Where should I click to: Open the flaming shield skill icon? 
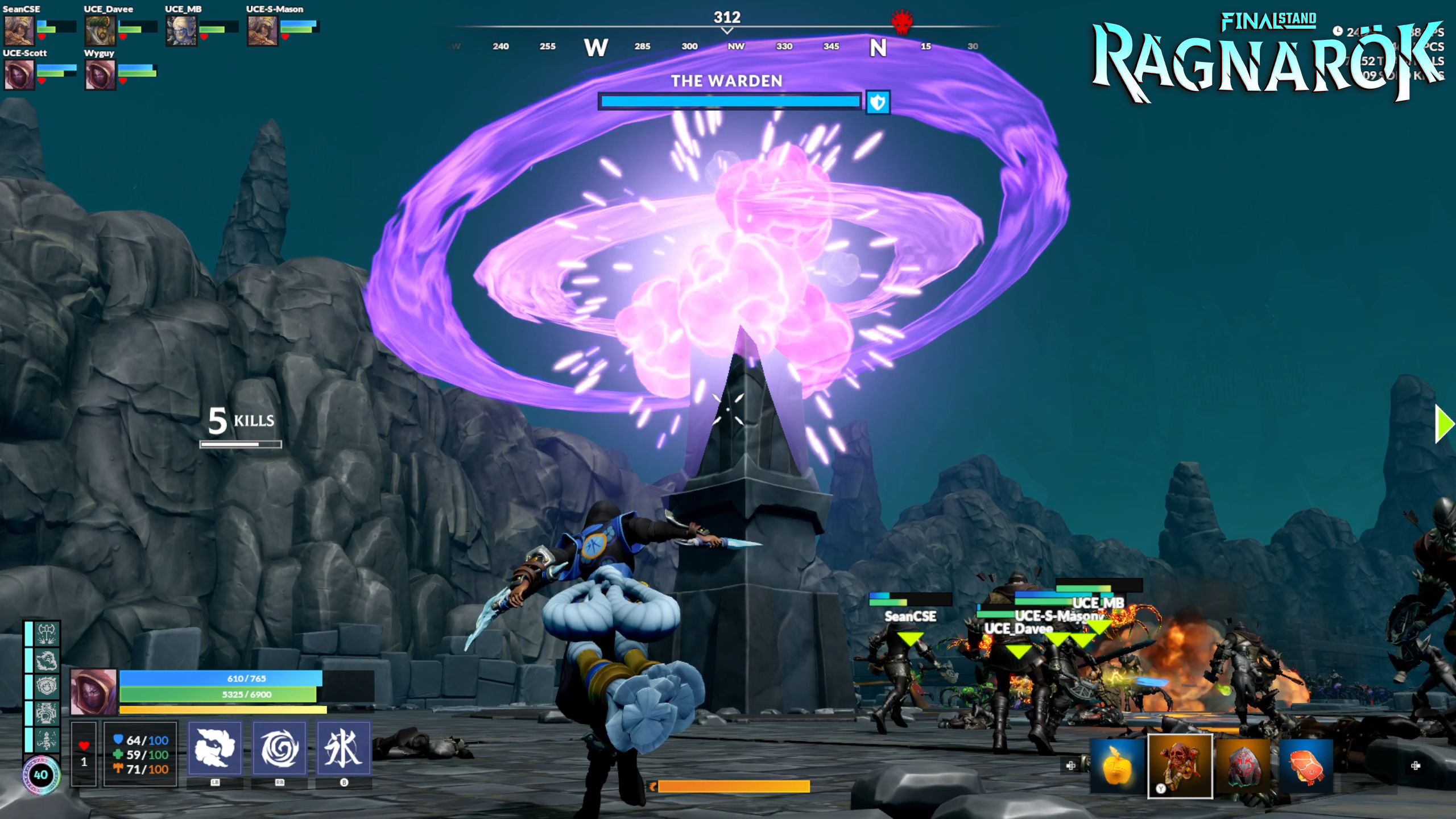pos(47,685)
